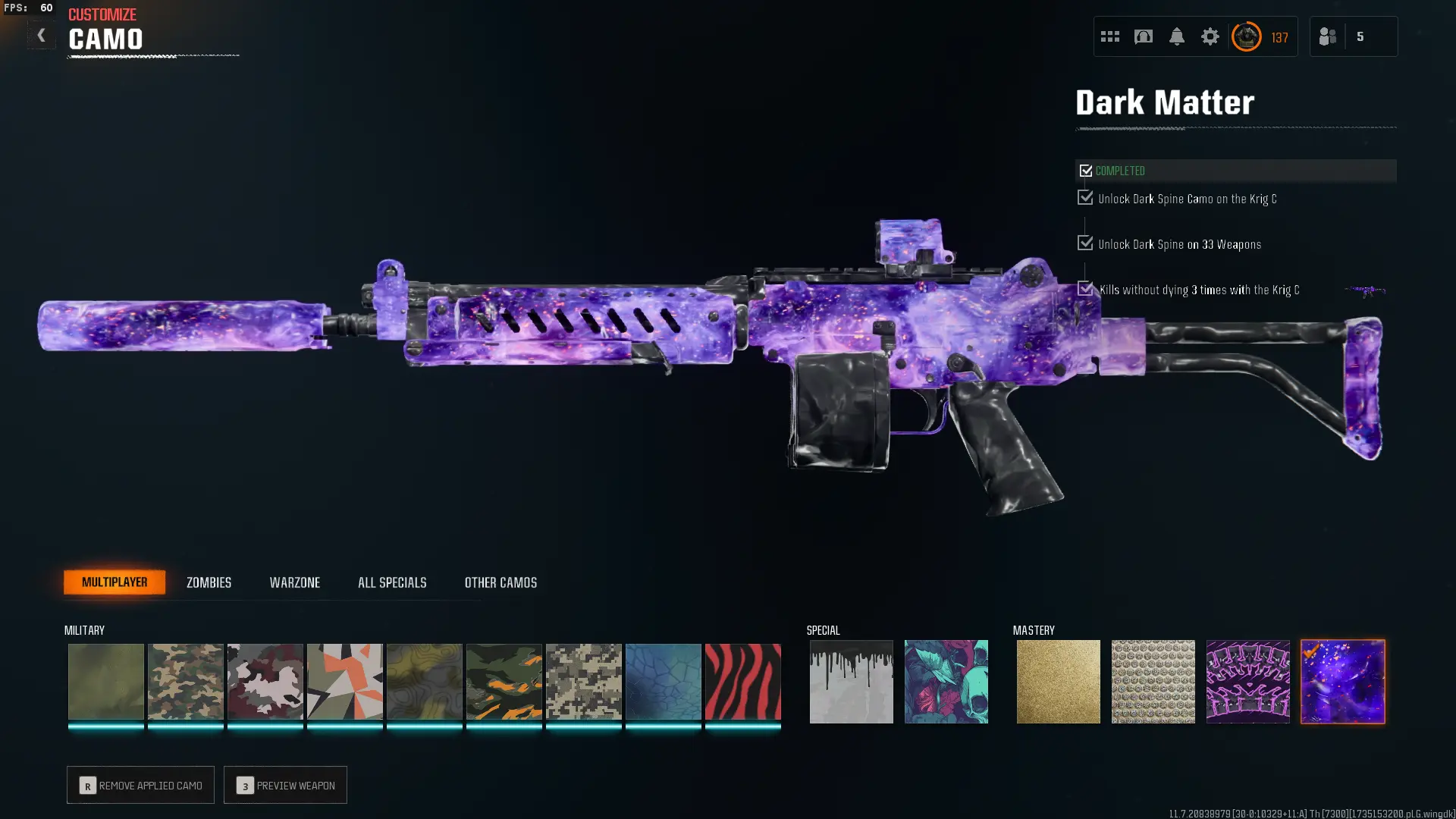
Task: Choose the diamond mastery camo
Action: point(1153,681)
